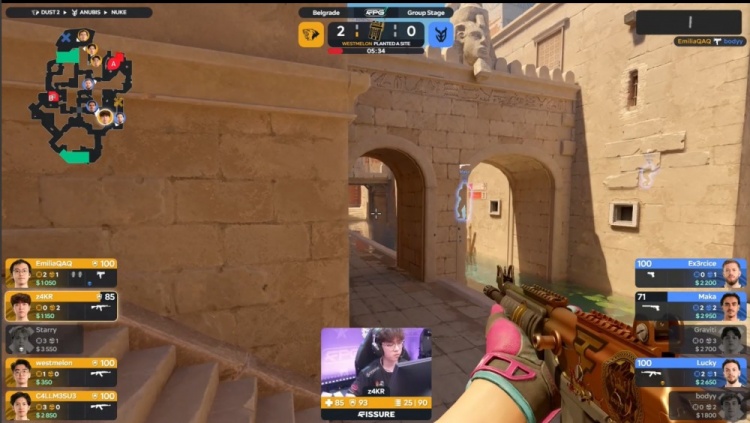Click the FISSURE logo under the webcam

376,413
